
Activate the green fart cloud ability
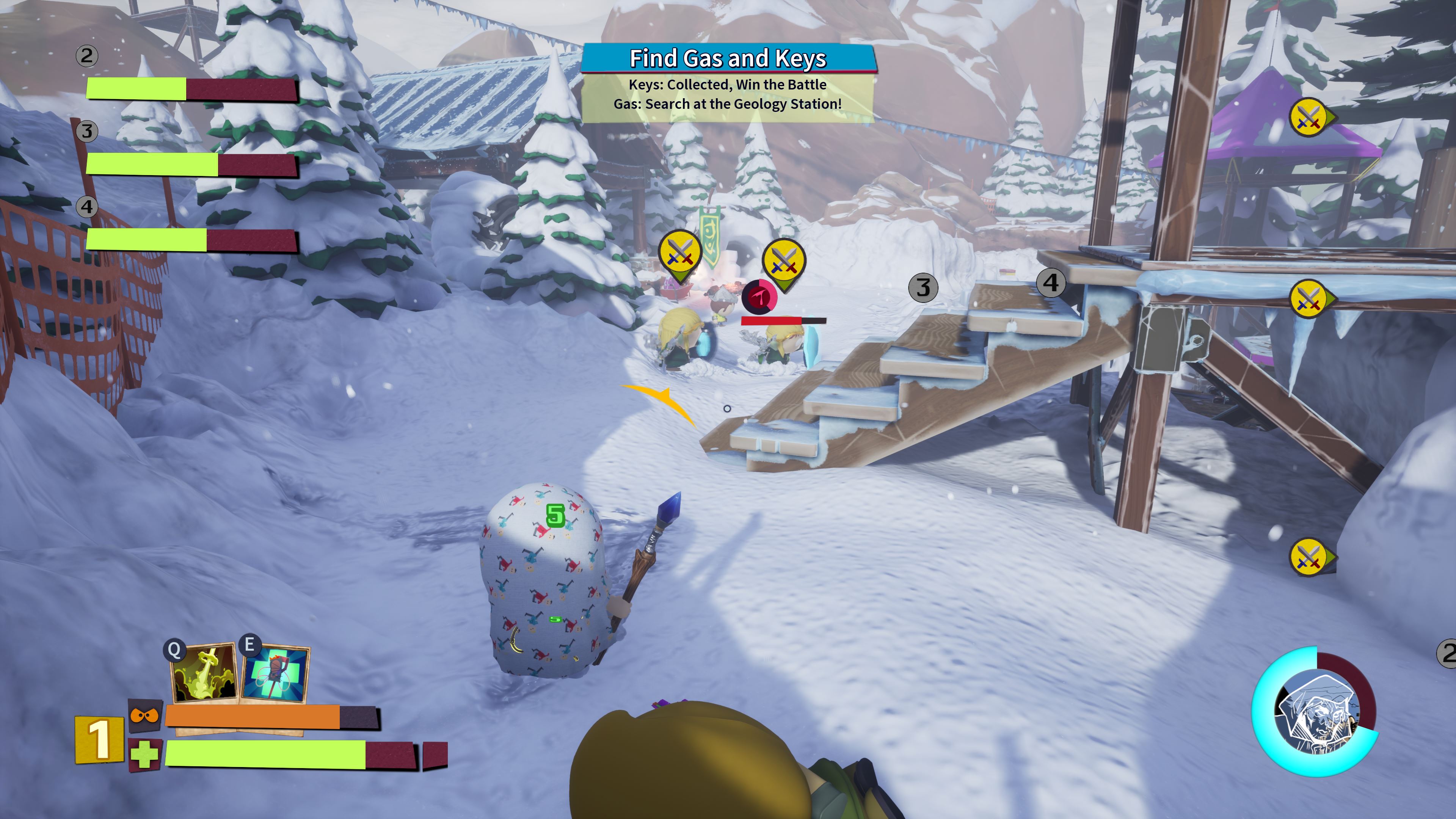[204, 673]
